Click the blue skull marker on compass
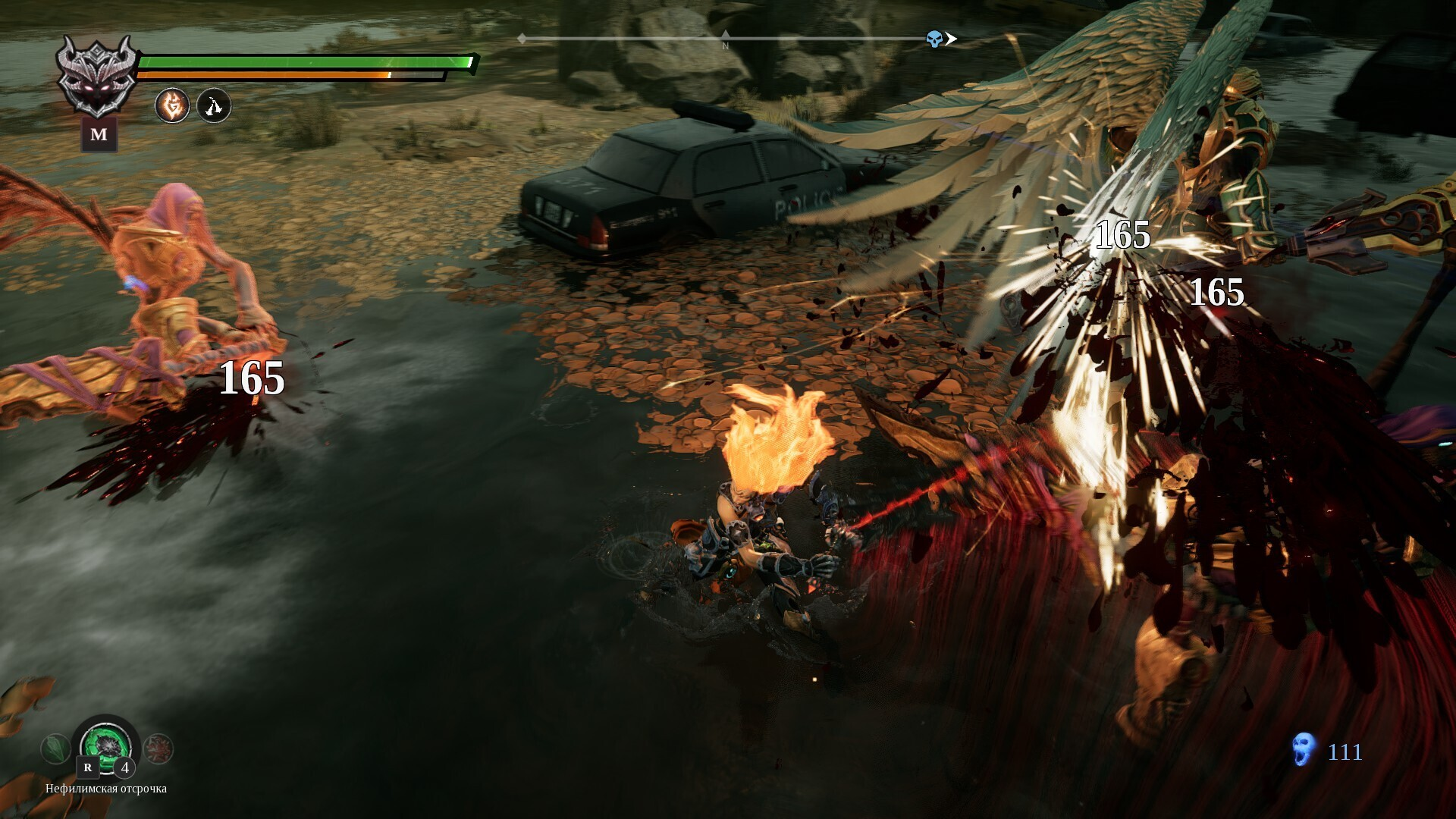Image resolution: width=1456 pixels, height=819 pixels. [x=934, y=39]
